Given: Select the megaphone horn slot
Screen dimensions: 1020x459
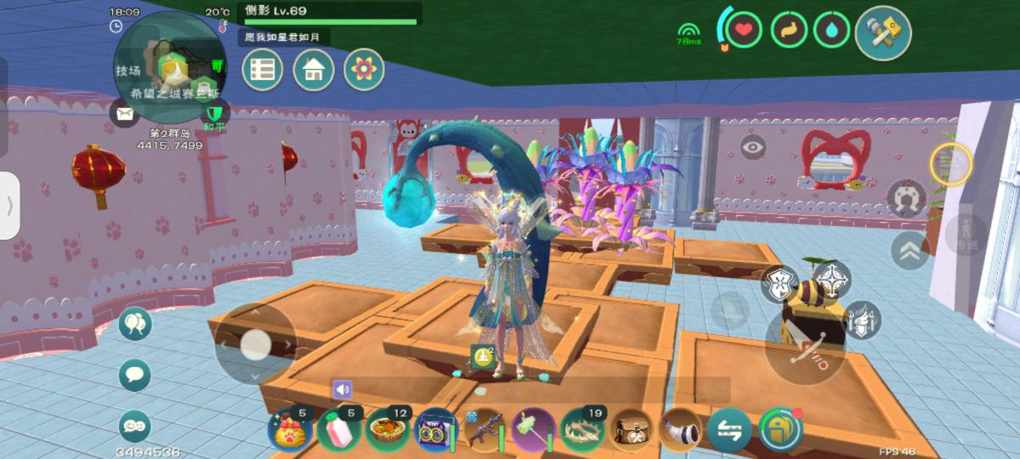Looking at the screenshot, I should tap(679, 430).
